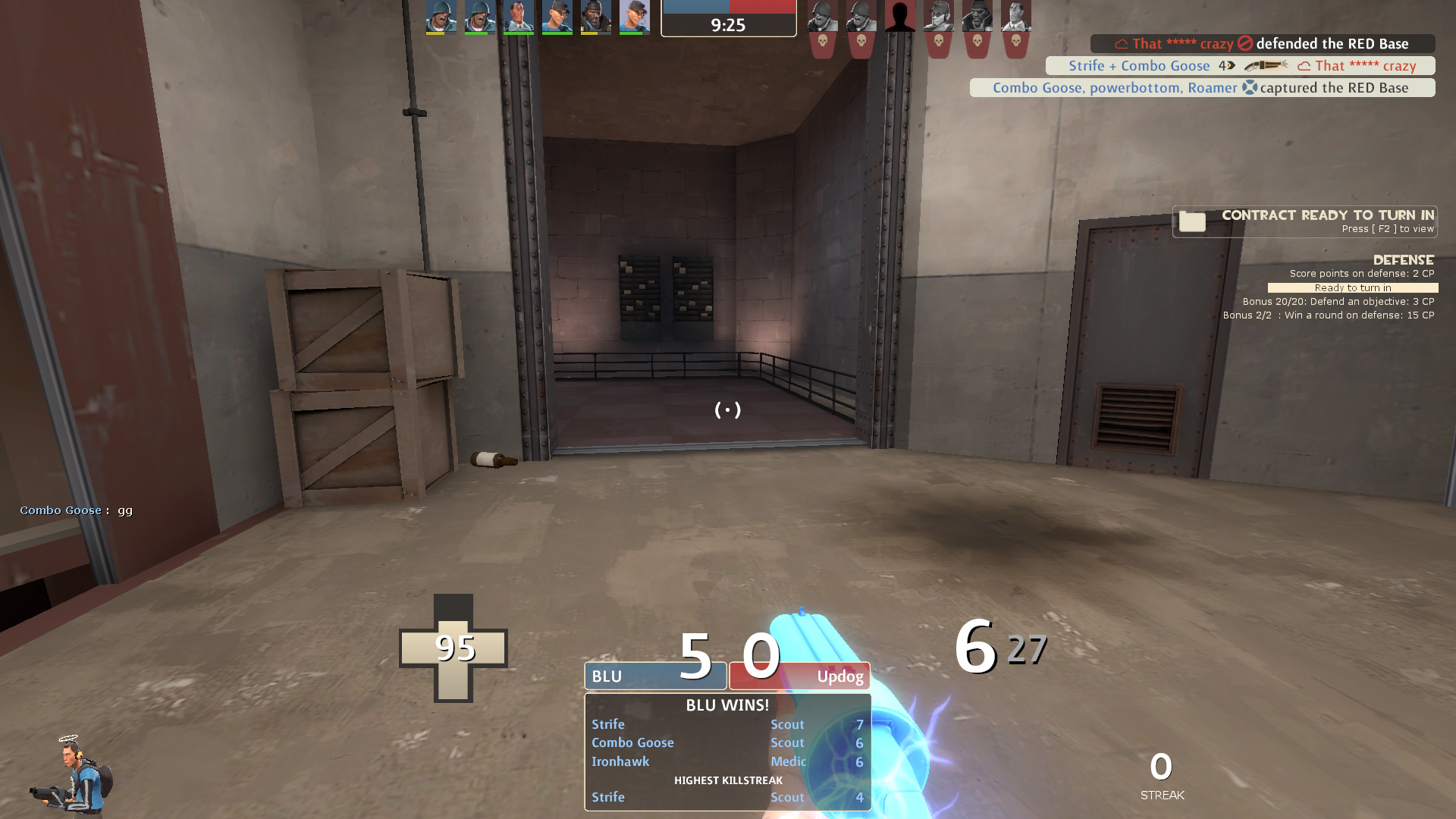Click the BLU team score banner
Viewport: 1456px width, 819px height.
pyautogui.click(x=655, y=676)
